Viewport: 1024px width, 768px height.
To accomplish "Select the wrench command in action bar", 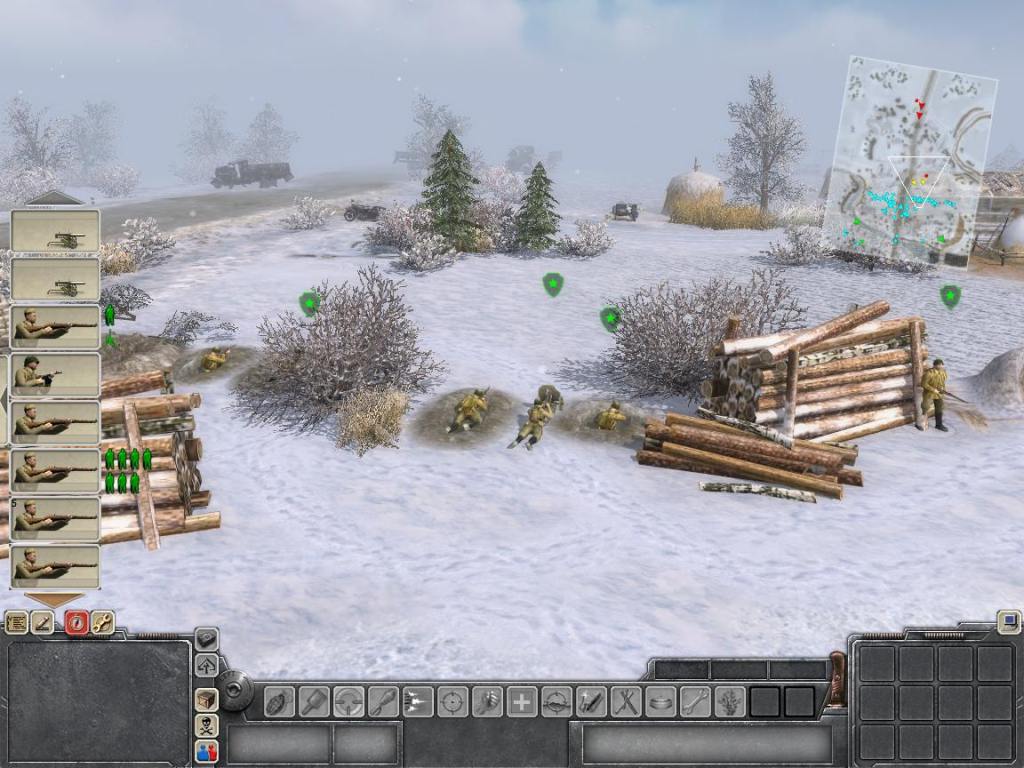I will 695,701.
